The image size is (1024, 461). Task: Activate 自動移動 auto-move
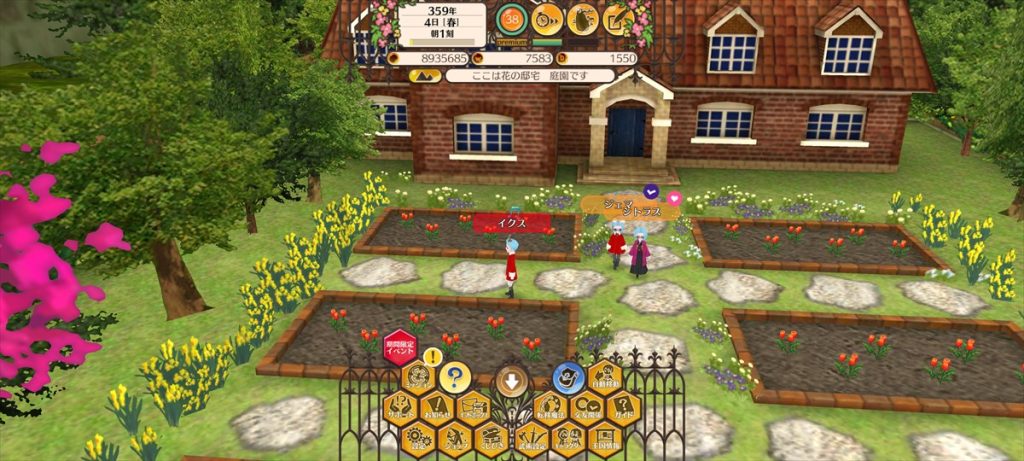[x=605, y=378]
